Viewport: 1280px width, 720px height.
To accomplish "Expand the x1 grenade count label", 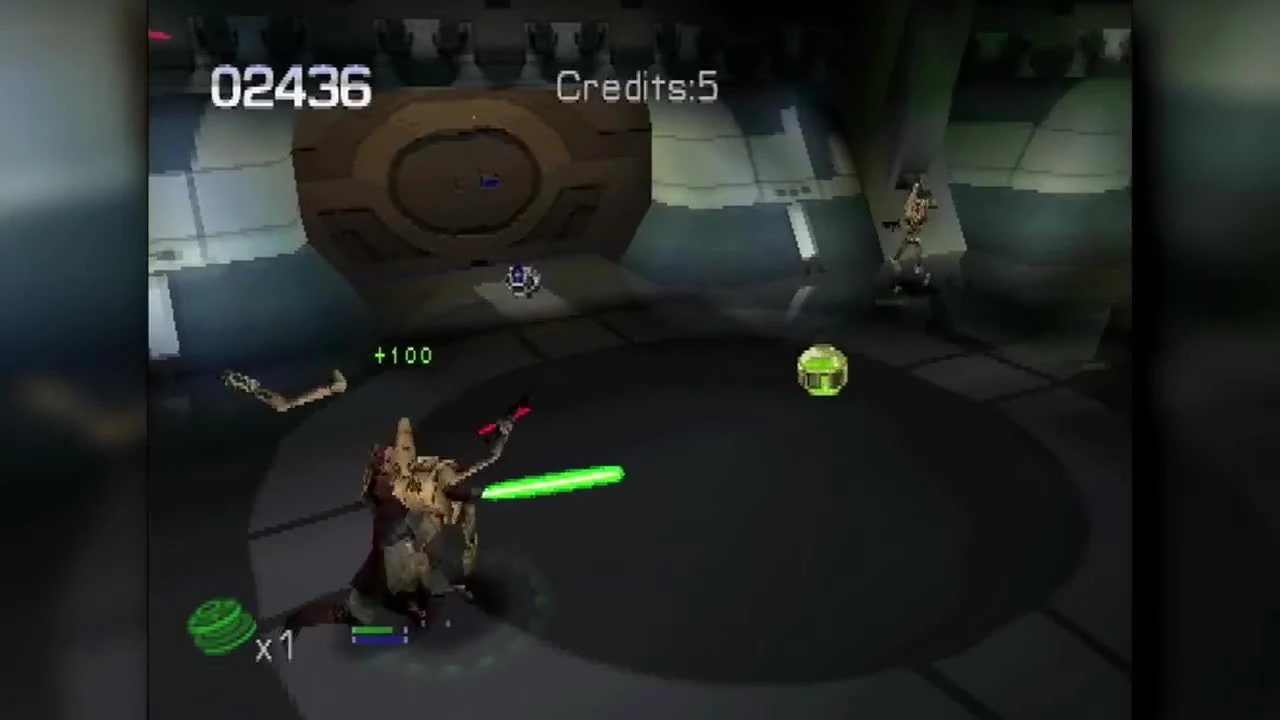I will tap(275, 648).
